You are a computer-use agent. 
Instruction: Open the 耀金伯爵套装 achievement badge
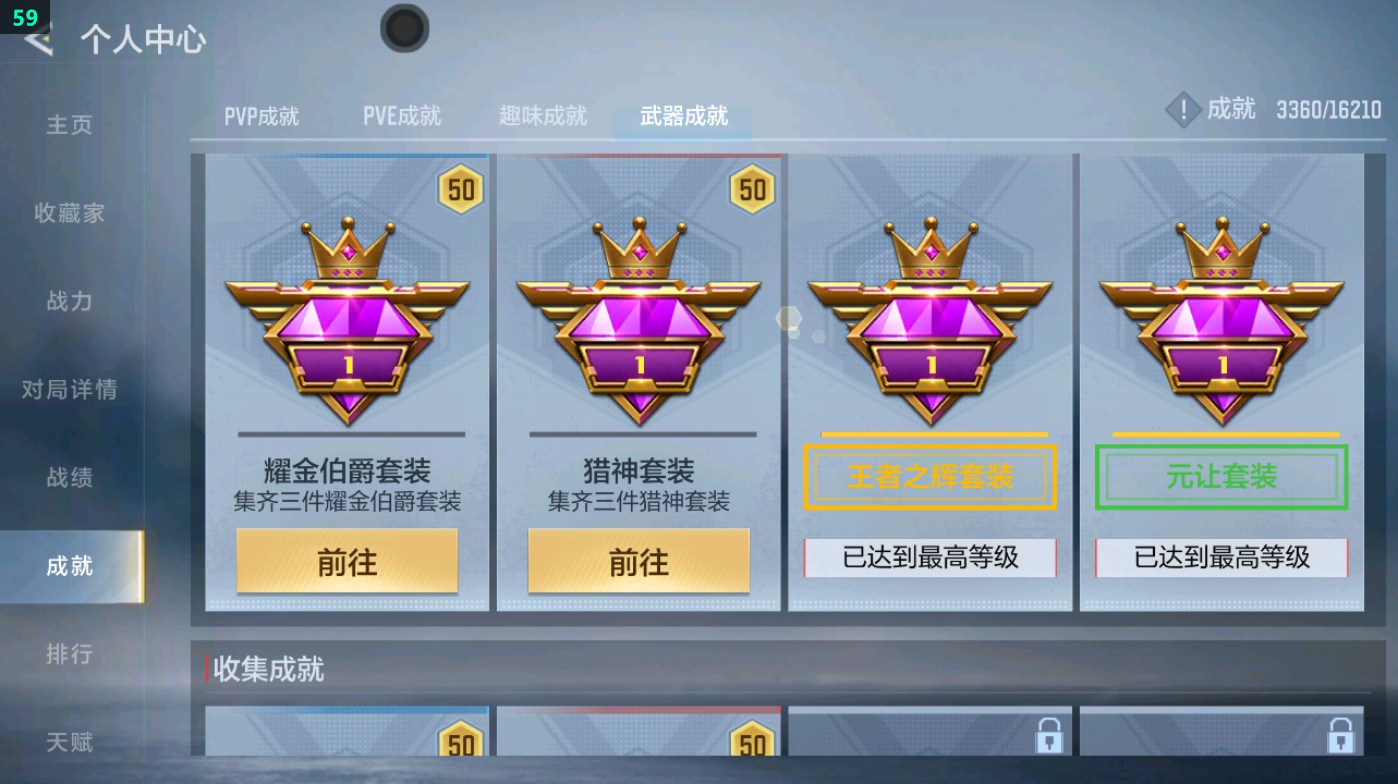[x=347, y=320]
